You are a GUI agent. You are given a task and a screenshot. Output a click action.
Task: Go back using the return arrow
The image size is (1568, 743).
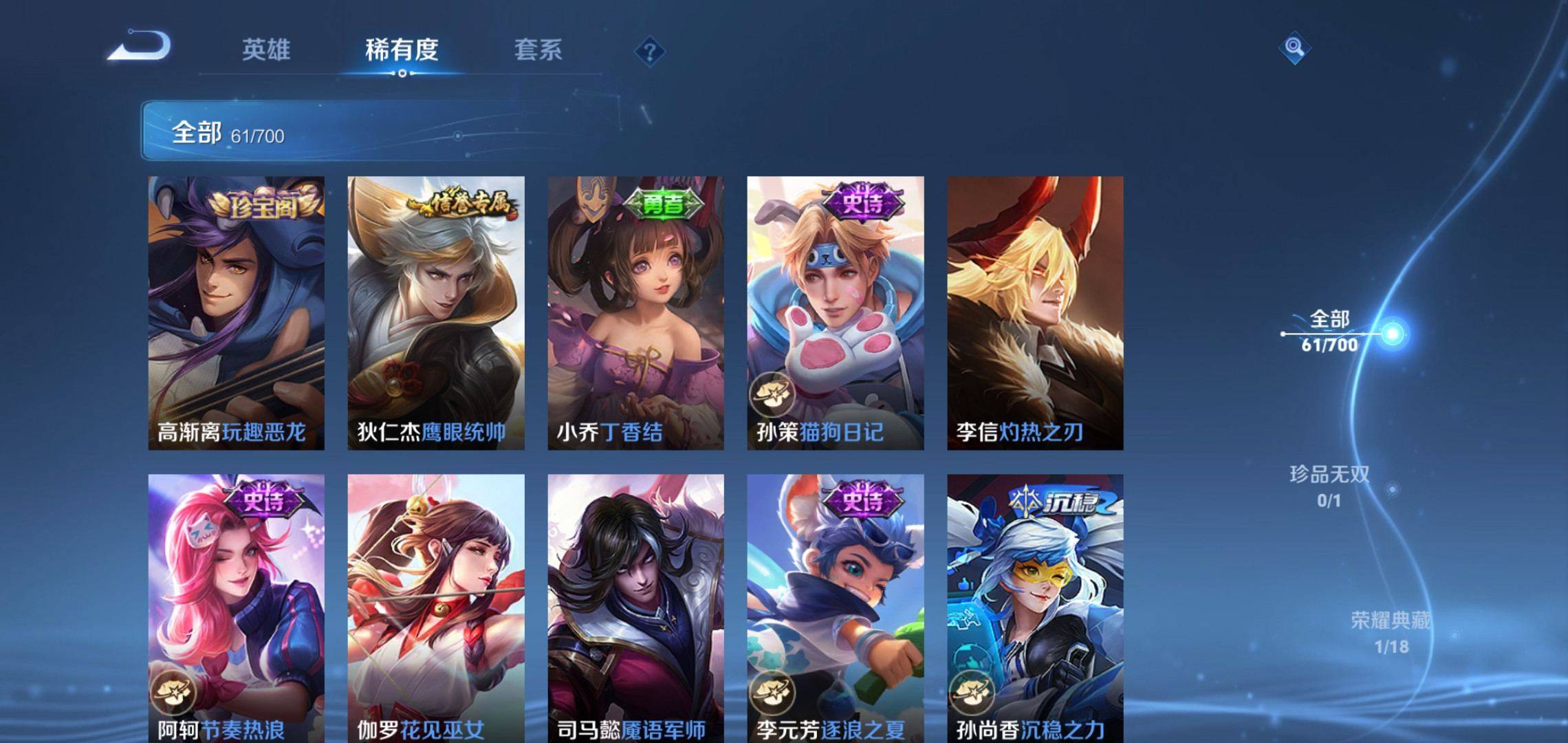(x=140, y=47)
